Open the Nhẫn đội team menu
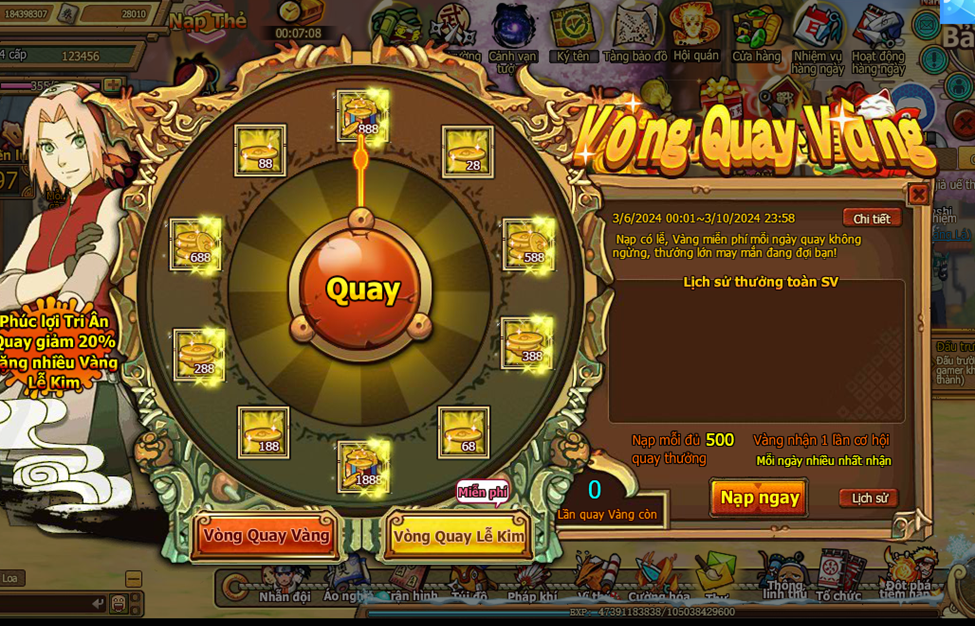The width and height of the screenshot is (975, 626). 285,583
